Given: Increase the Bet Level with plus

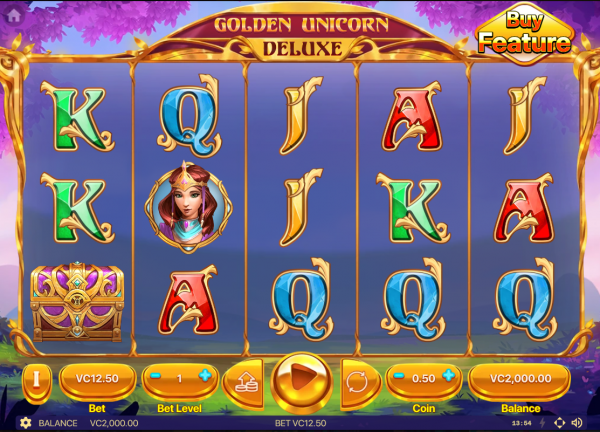Looking at the screenshot, I should pos(206,378).
